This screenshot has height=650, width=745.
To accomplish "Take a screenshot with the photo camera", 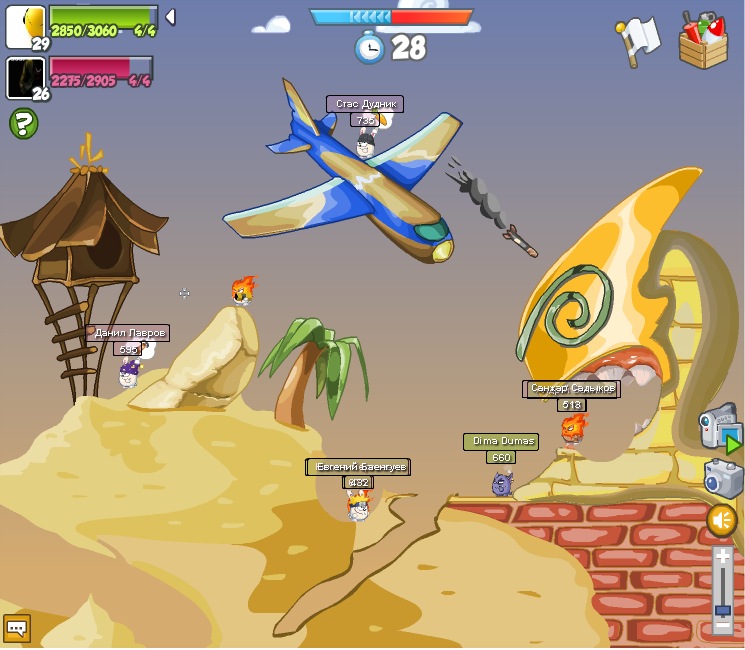I will 722,479.
